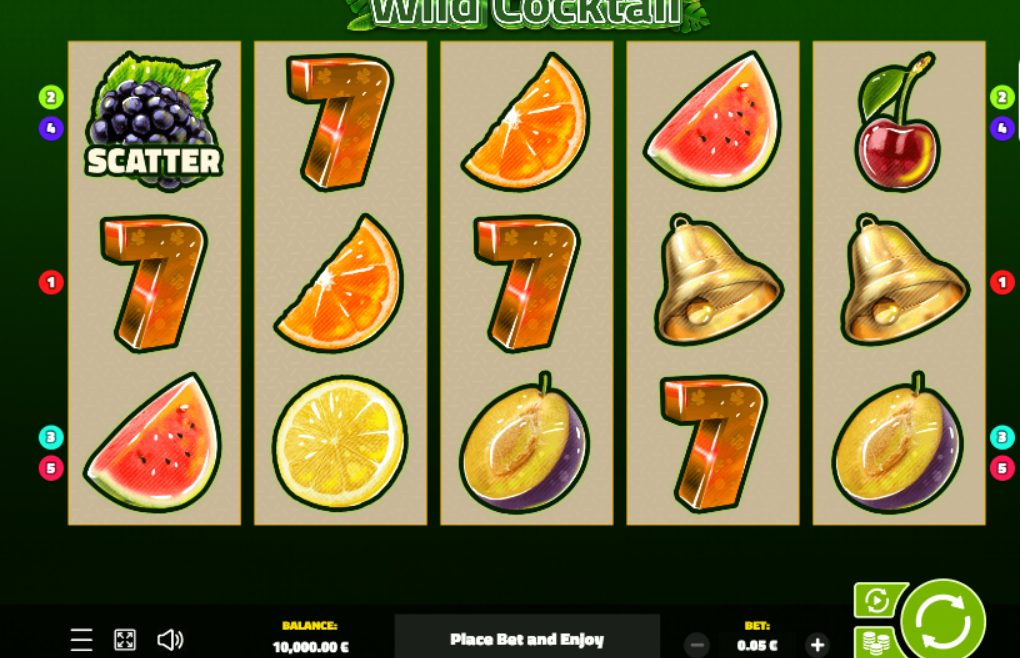
Task: Activate the autoplay button
Action: [877, 600]
